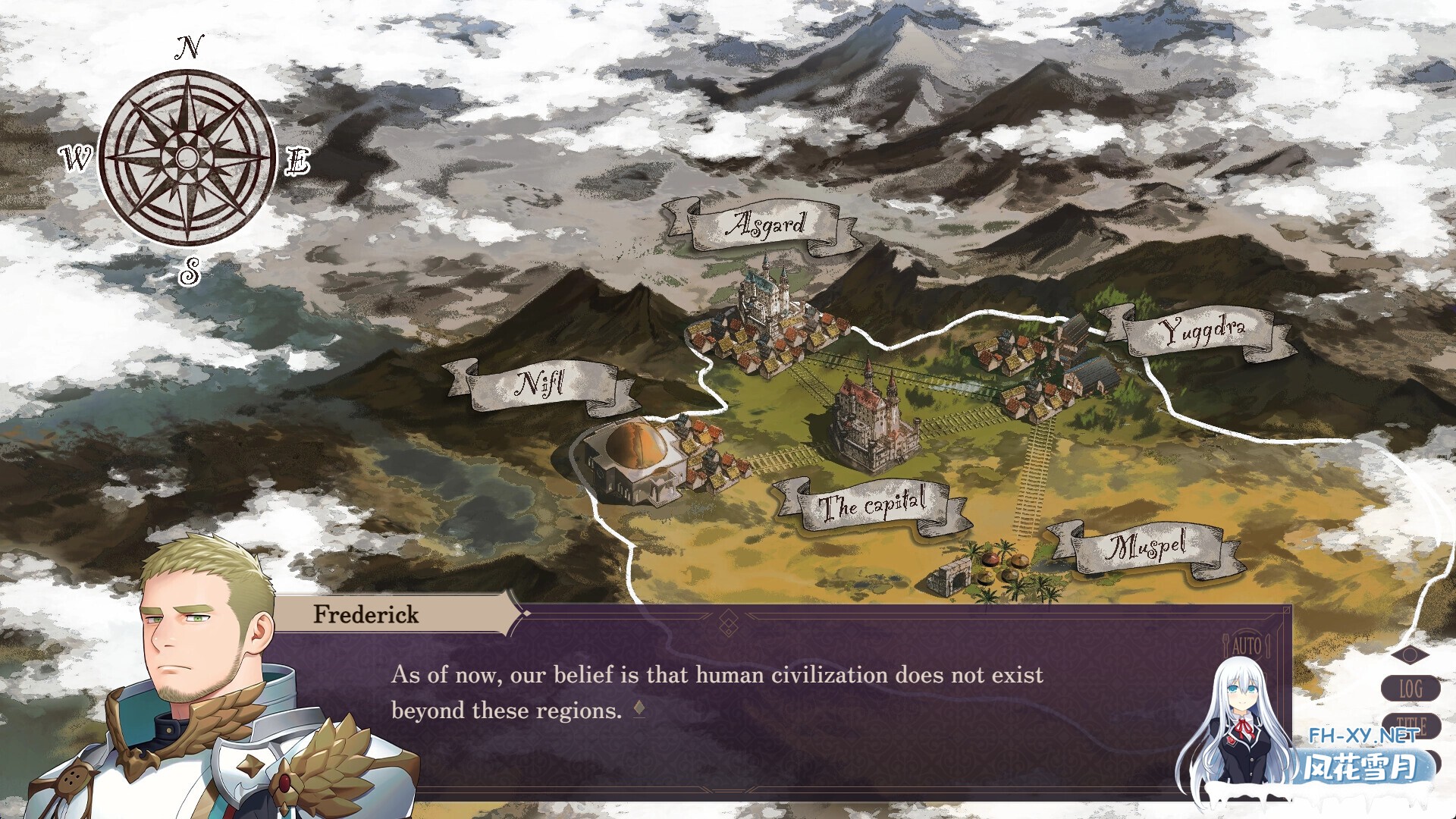This screenshot has height=819, width=1456.
Task: Click the diamond eye icon to hide the interface
Action: pos(1410,654)
